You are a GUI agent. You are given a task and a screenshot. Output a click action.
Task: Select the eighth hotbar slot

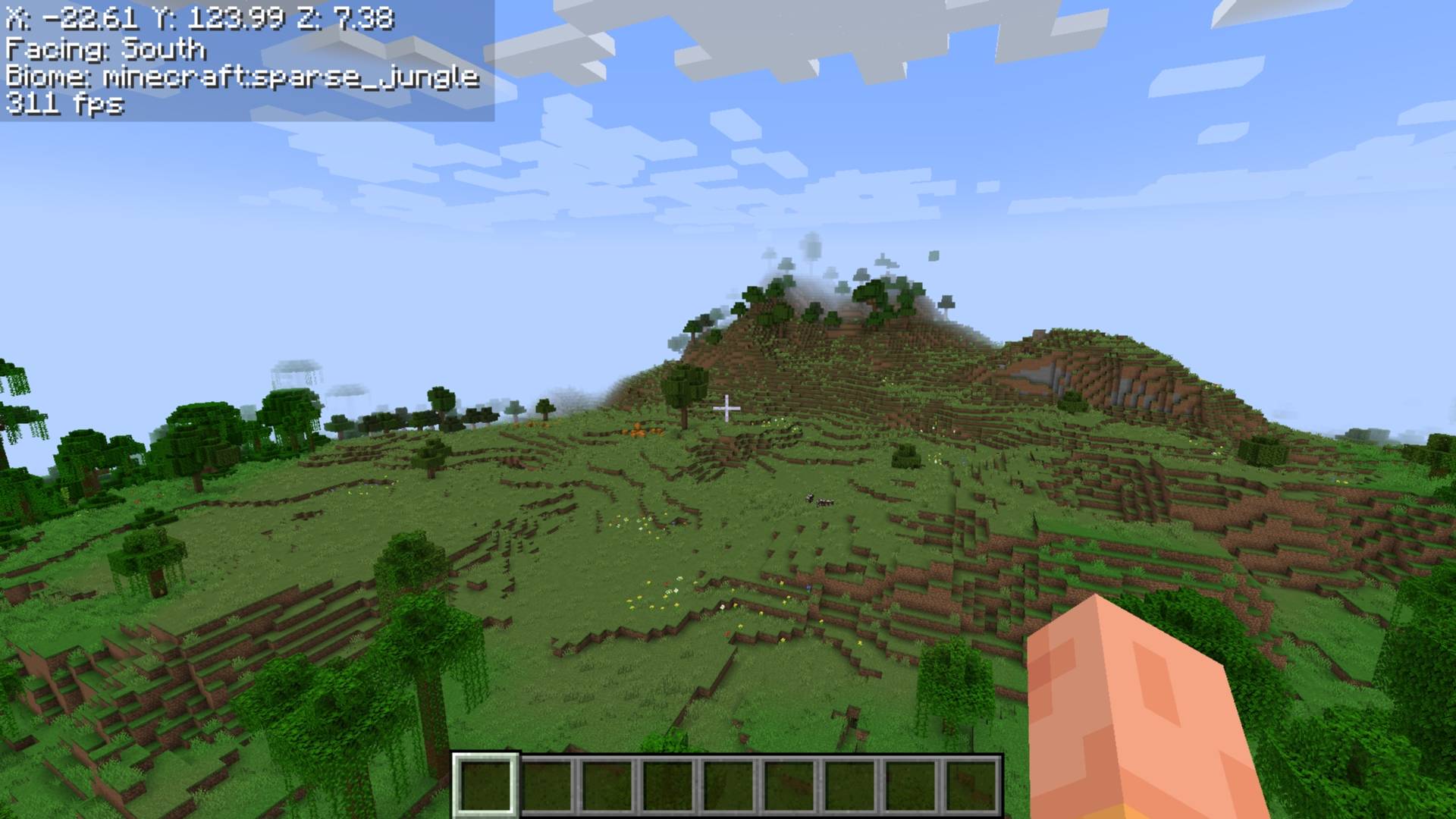[912, 785]
